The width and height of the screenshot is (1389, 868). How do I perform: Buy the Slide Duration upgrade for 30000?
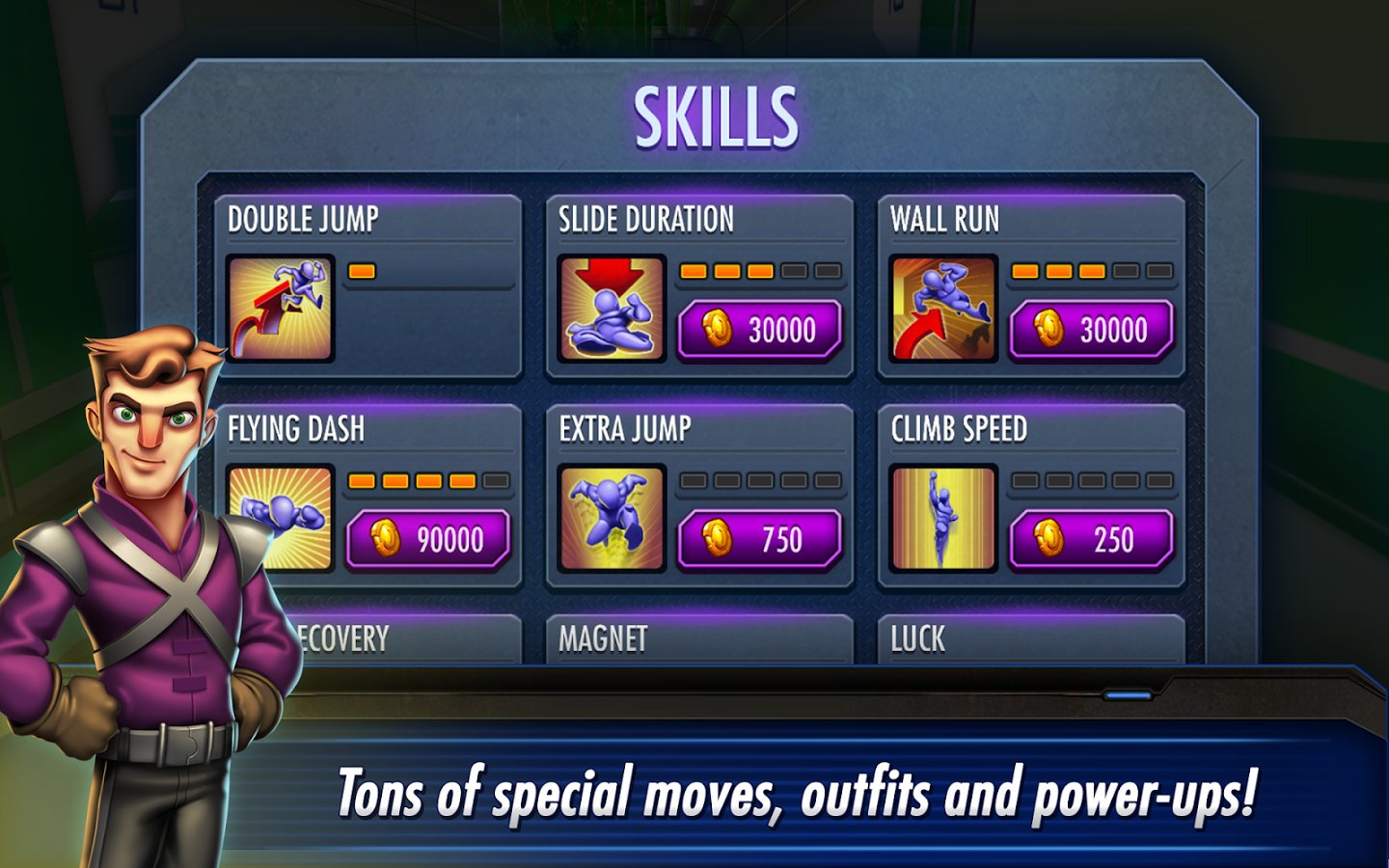point(759,330)
